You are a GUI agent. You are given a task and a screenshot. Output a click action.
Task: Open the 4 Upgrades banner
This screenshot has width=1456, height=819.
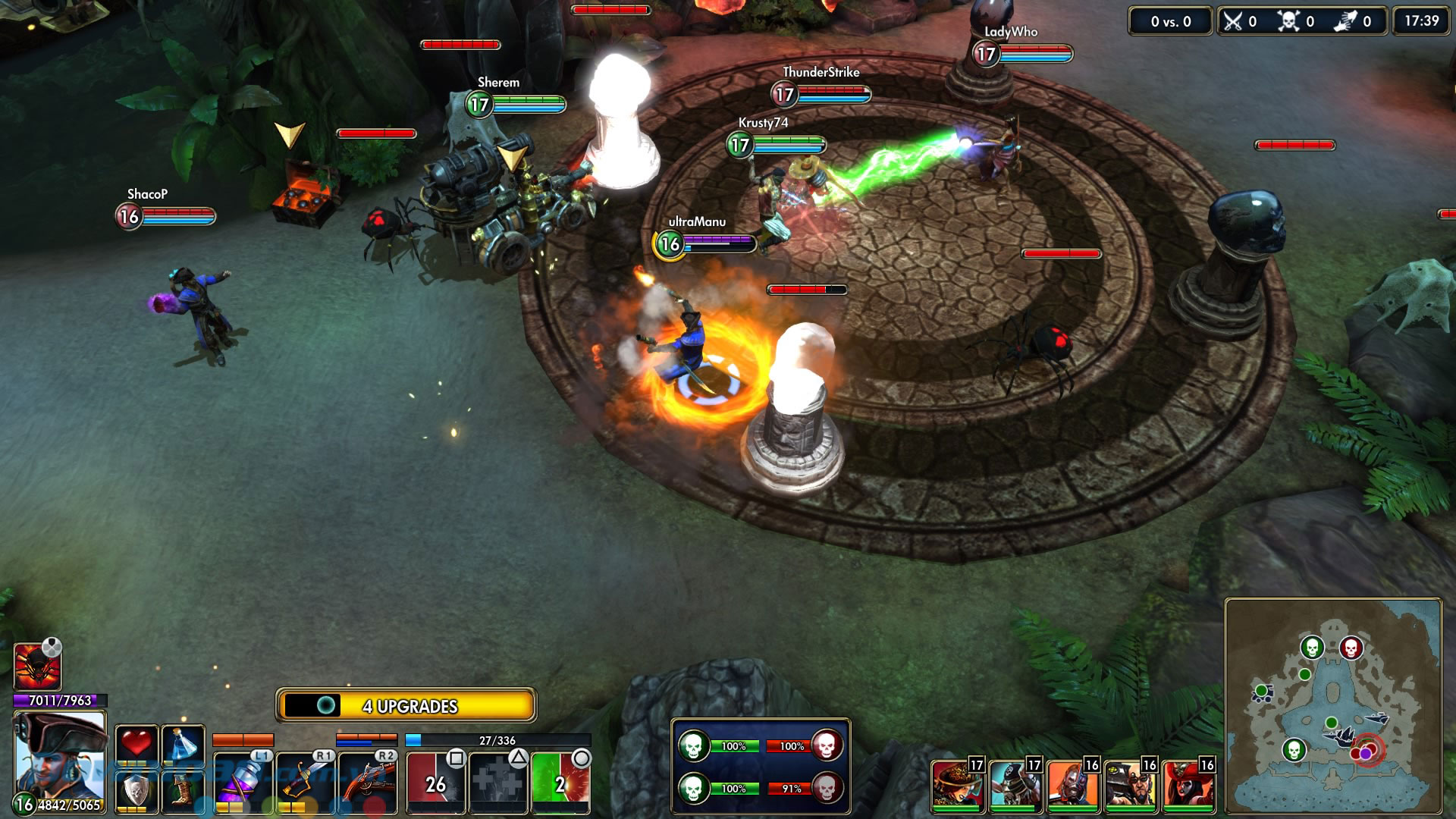tap(406, 706)
